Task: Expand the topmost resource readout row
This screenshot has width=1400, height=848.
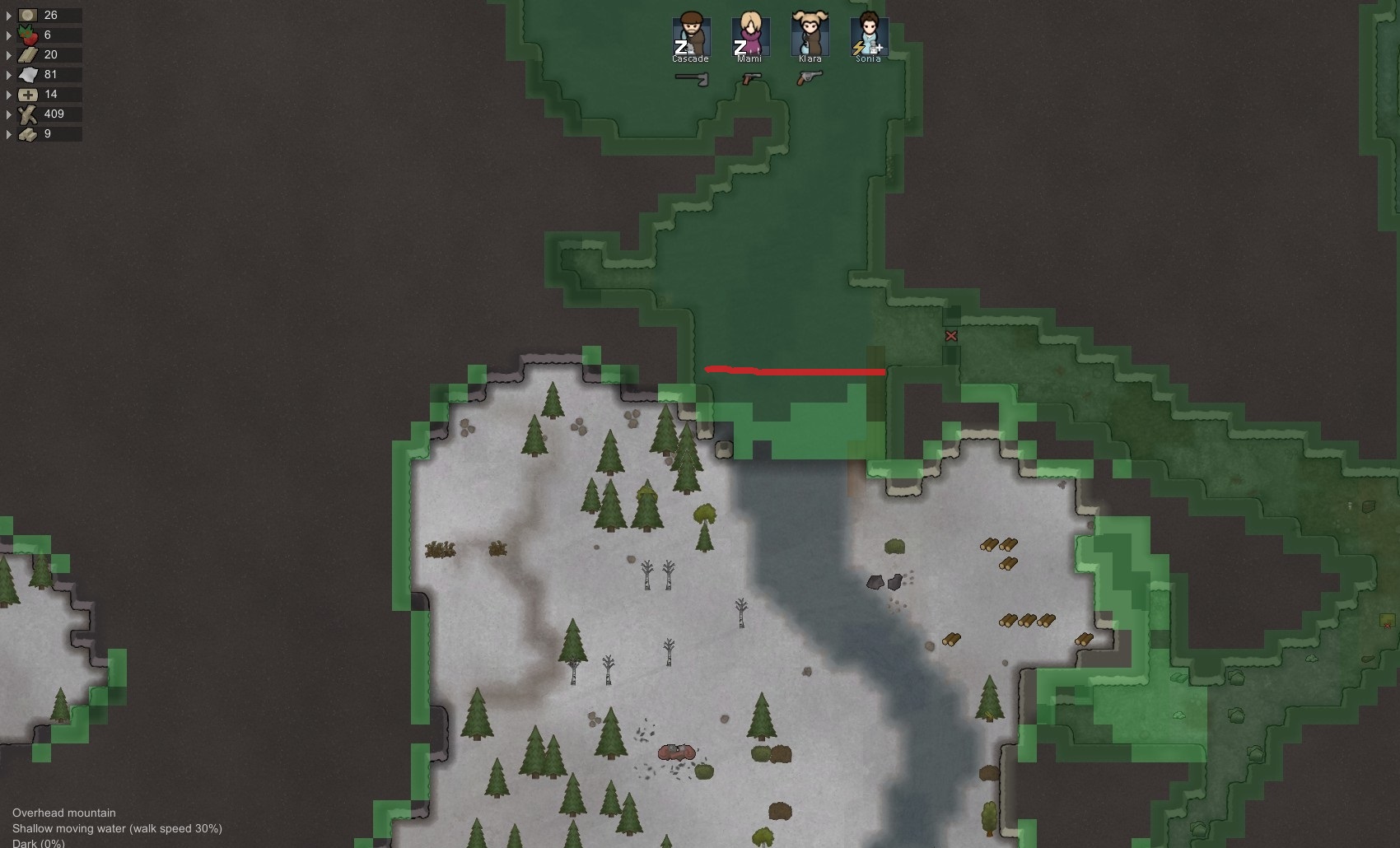Action: 8,15
